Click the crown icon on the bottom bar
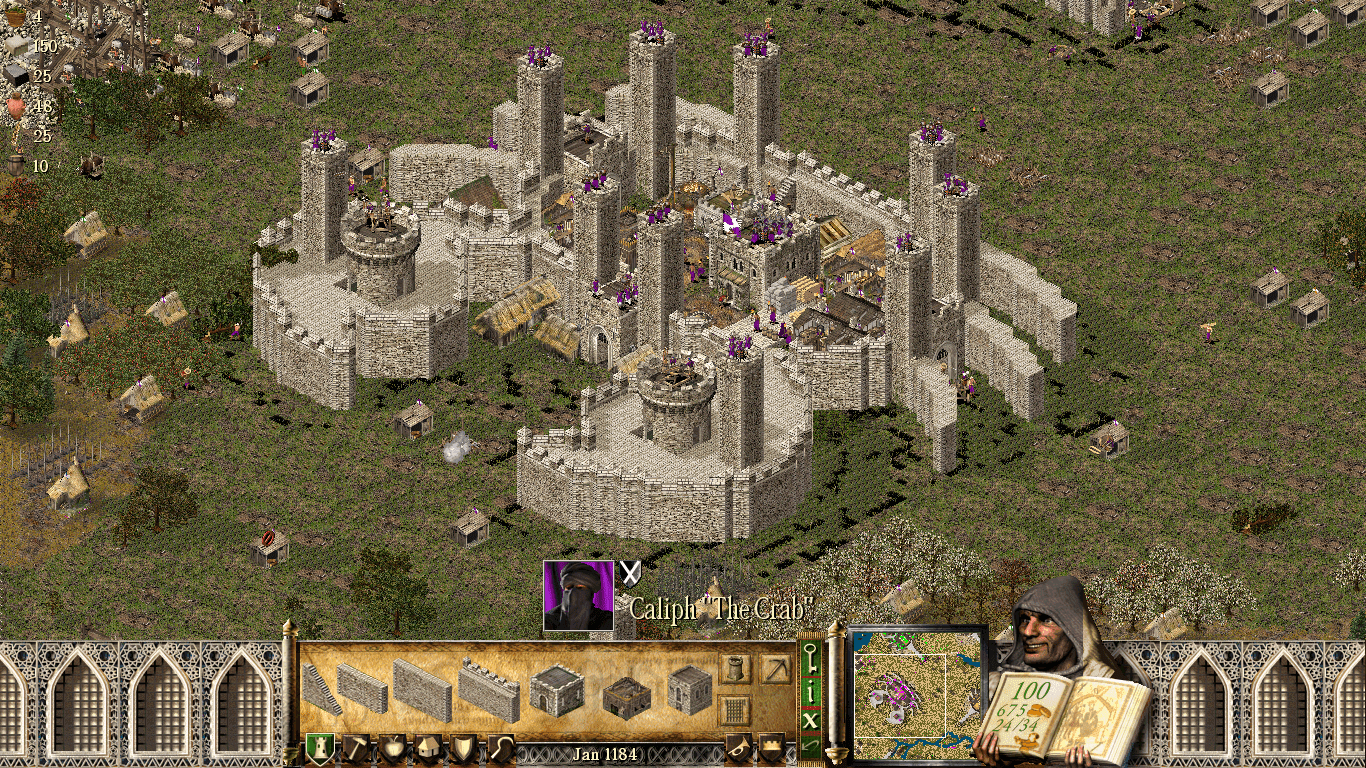The height and width of the screenshot is (768, 1366). coord(772,747)
